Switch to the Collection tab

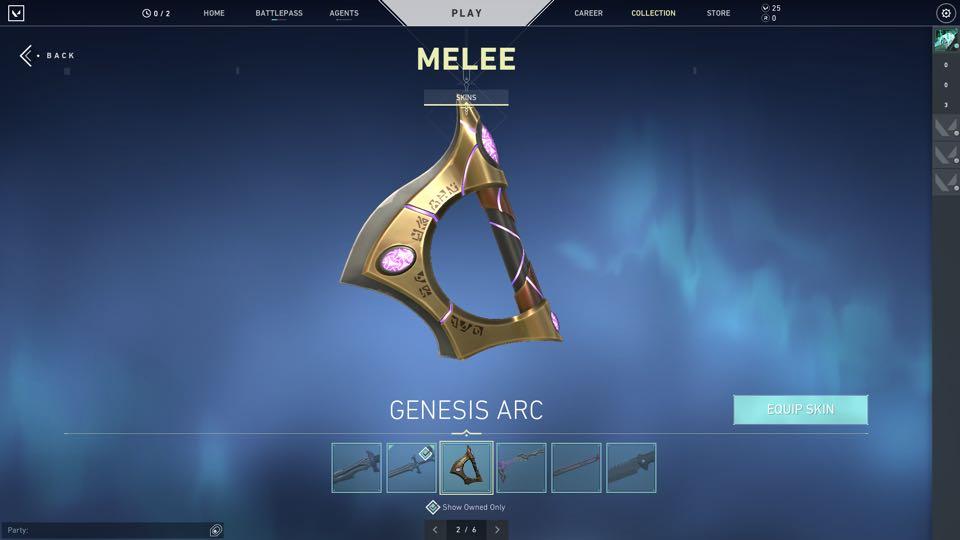coord(653,13)
